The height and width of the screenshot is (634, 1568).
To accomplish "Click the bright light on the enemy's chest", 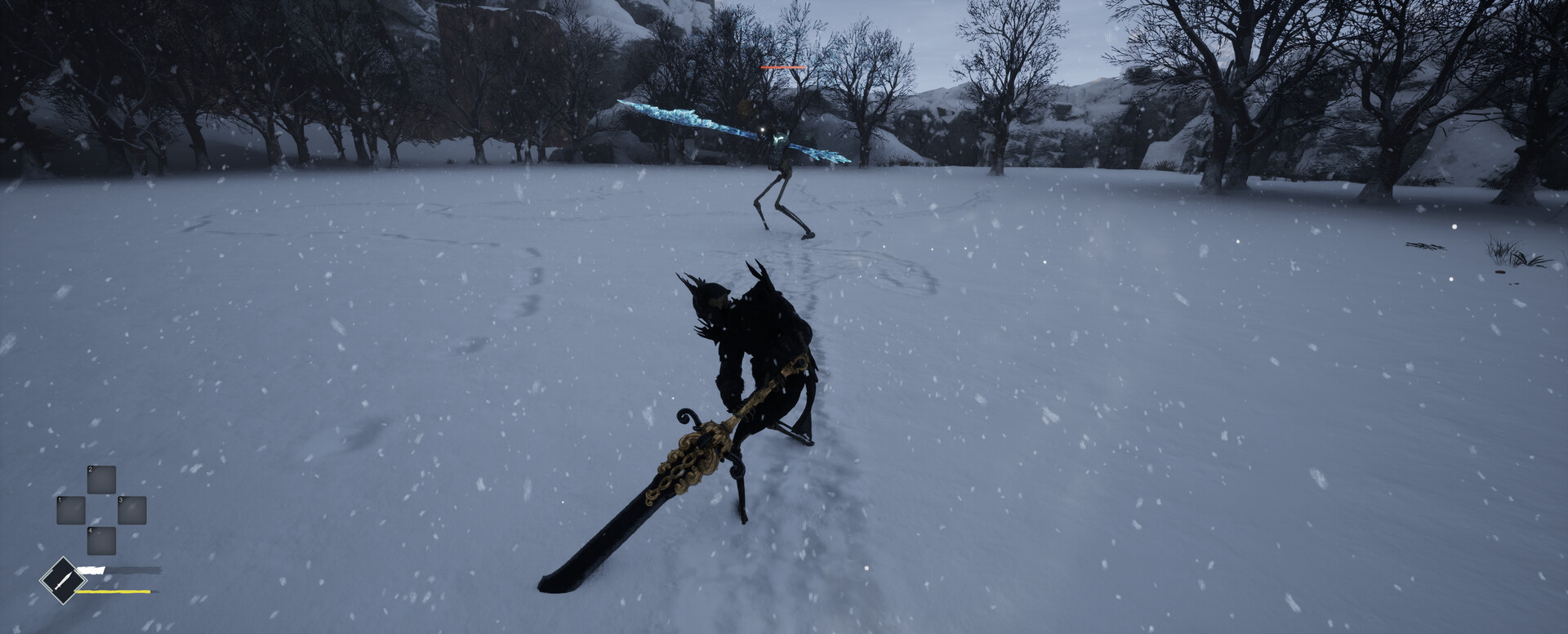I will (x=762, y=129).
